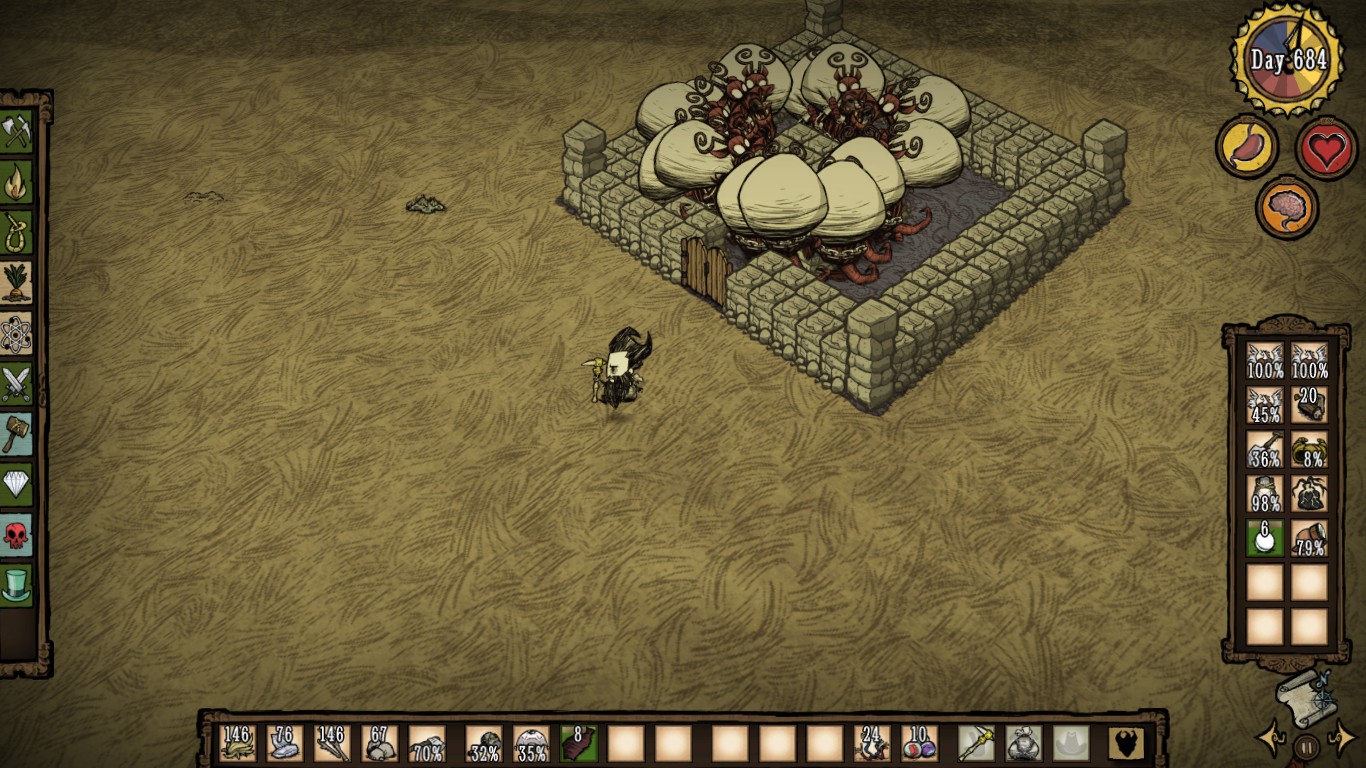Select the Survival rope-knot crafting tab

pyautogui.click(x=17, y=233)
